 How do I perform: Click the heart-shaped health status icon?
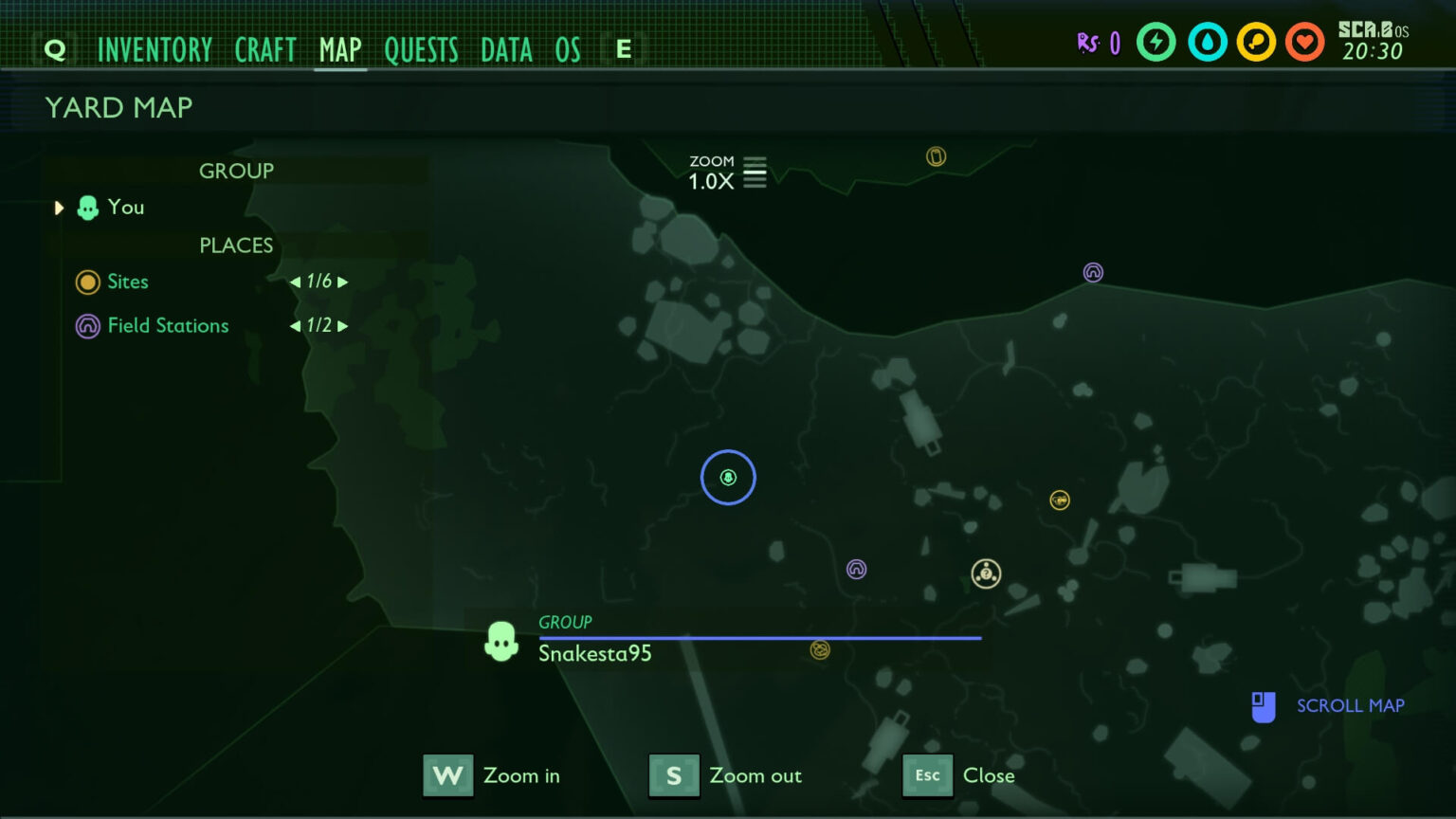(x=1304, y=42)
